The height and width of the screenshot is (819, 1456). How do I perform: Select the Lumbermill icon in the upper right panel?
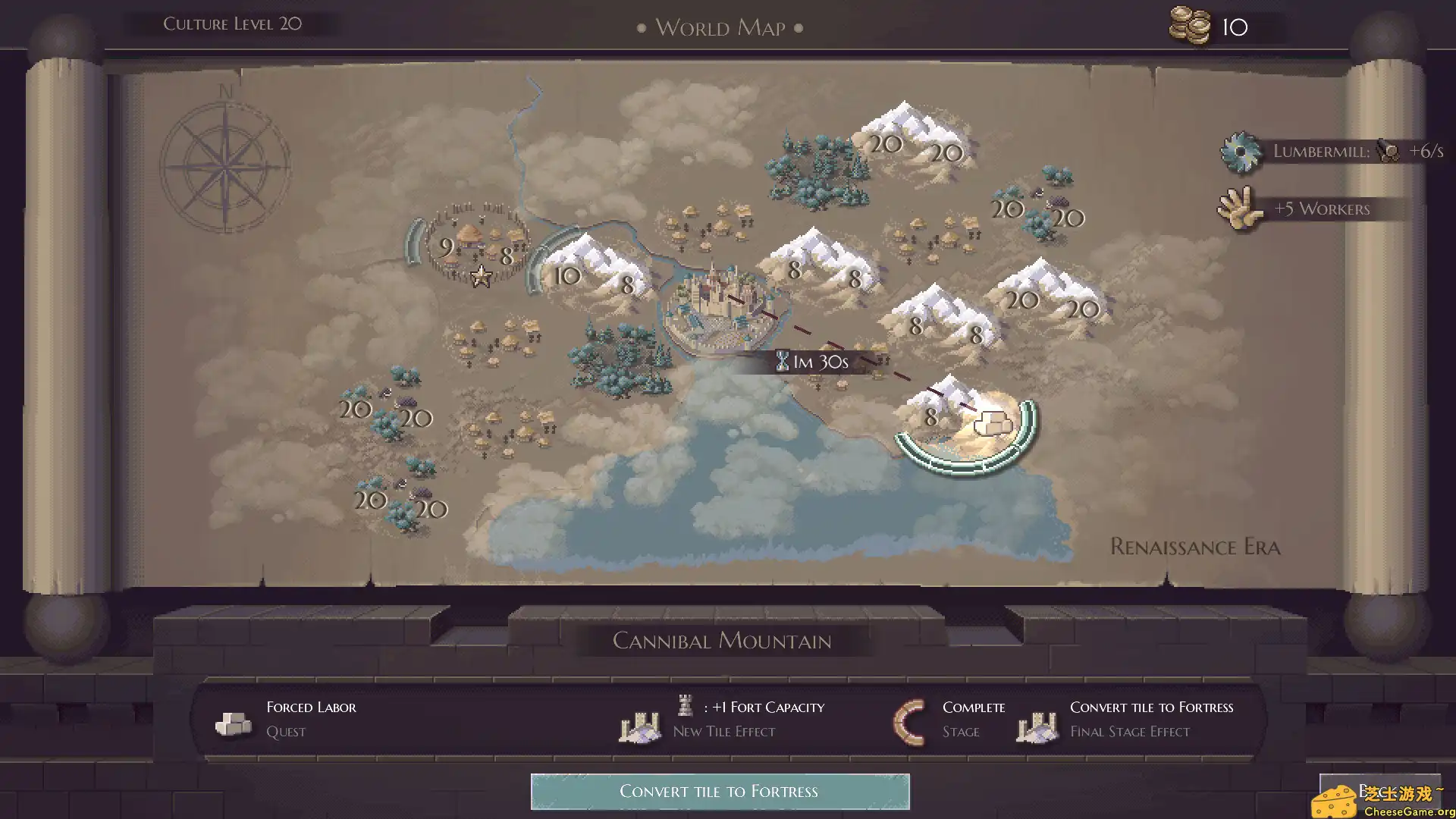click(1241, 151)
